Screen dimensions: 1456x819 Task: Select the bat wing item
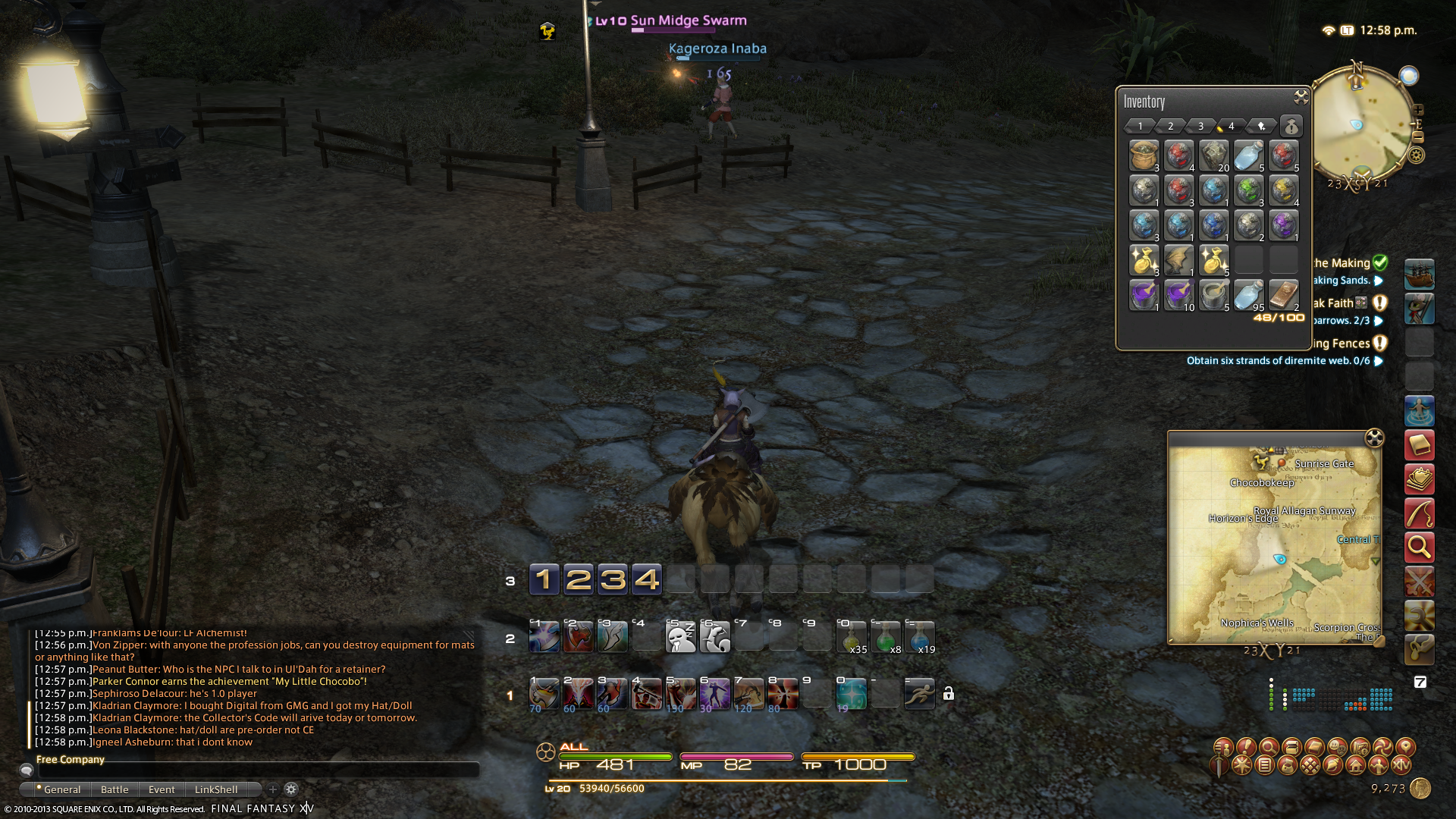1178,260
